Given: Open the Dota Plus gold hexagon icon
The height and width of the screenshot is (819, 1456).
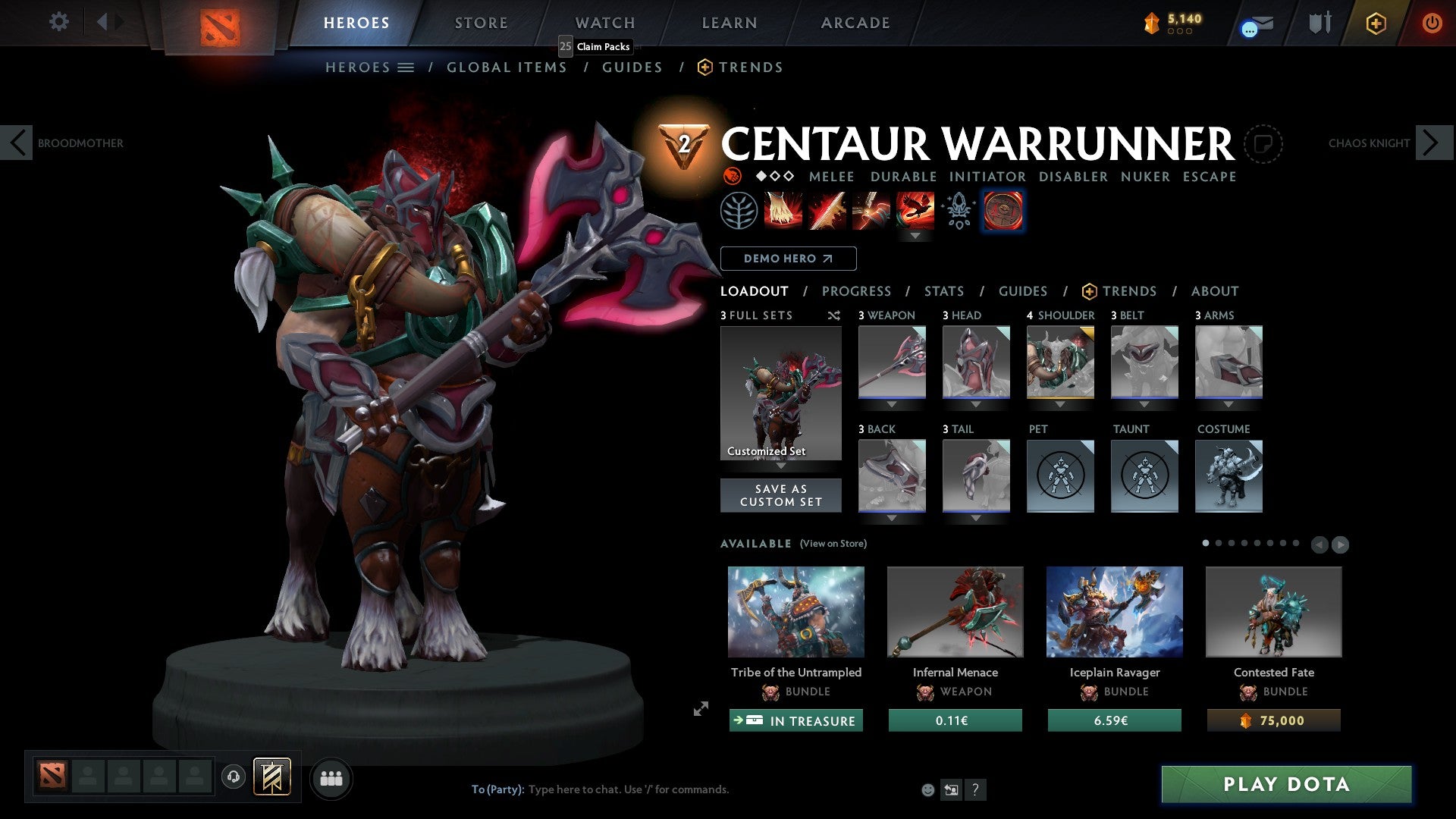Looking at the screenshot, I should (1375, 23).
